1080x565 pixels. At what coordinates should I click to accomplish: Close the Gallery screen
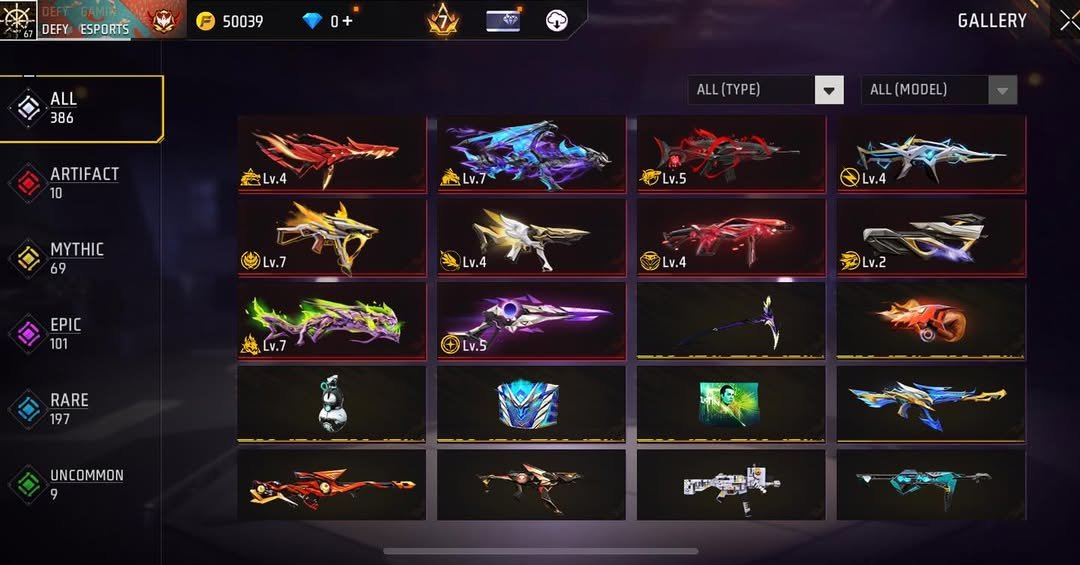pyautogui.click(x=1068, y=20)
